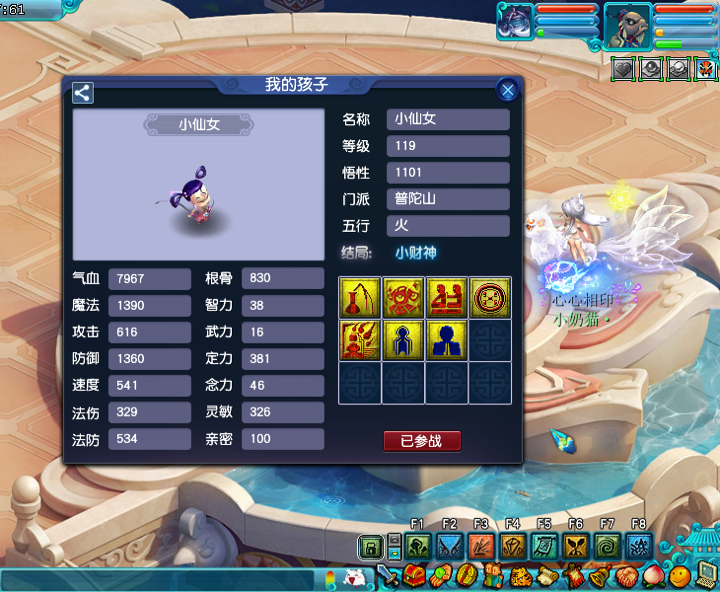Select the falling fireballs skill icon
720x592 pixels.
(359, 340)
